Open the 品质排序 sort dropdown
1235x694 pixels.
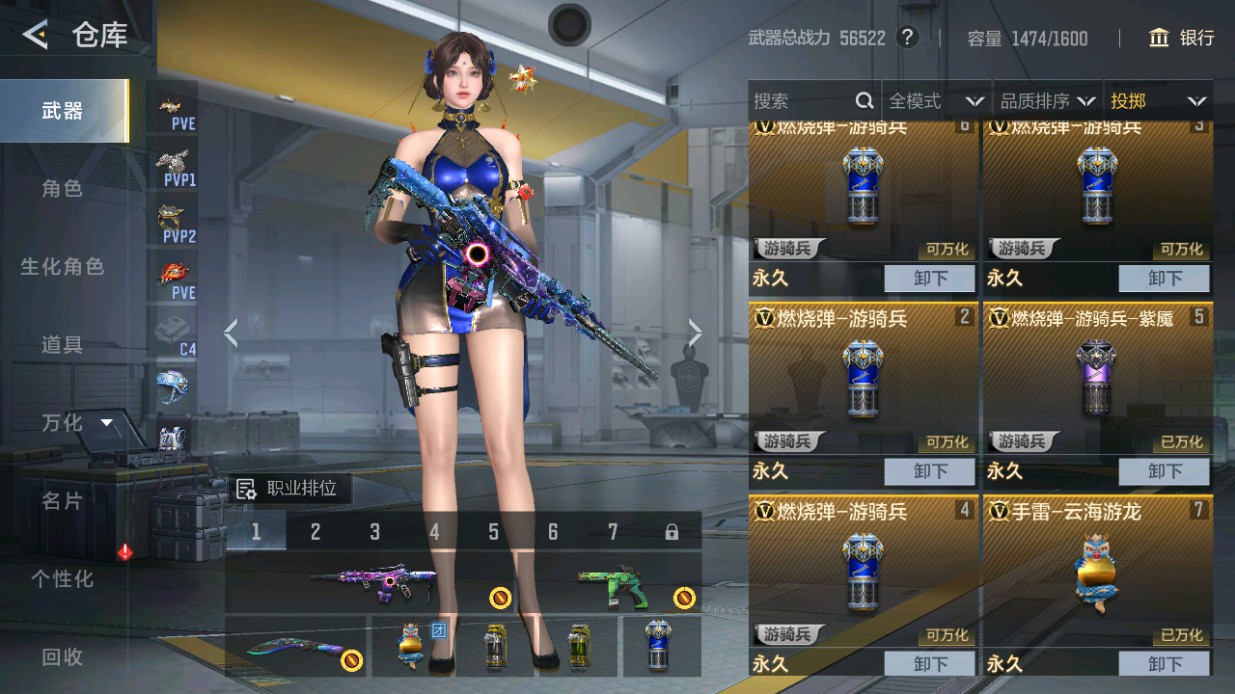1047,101
